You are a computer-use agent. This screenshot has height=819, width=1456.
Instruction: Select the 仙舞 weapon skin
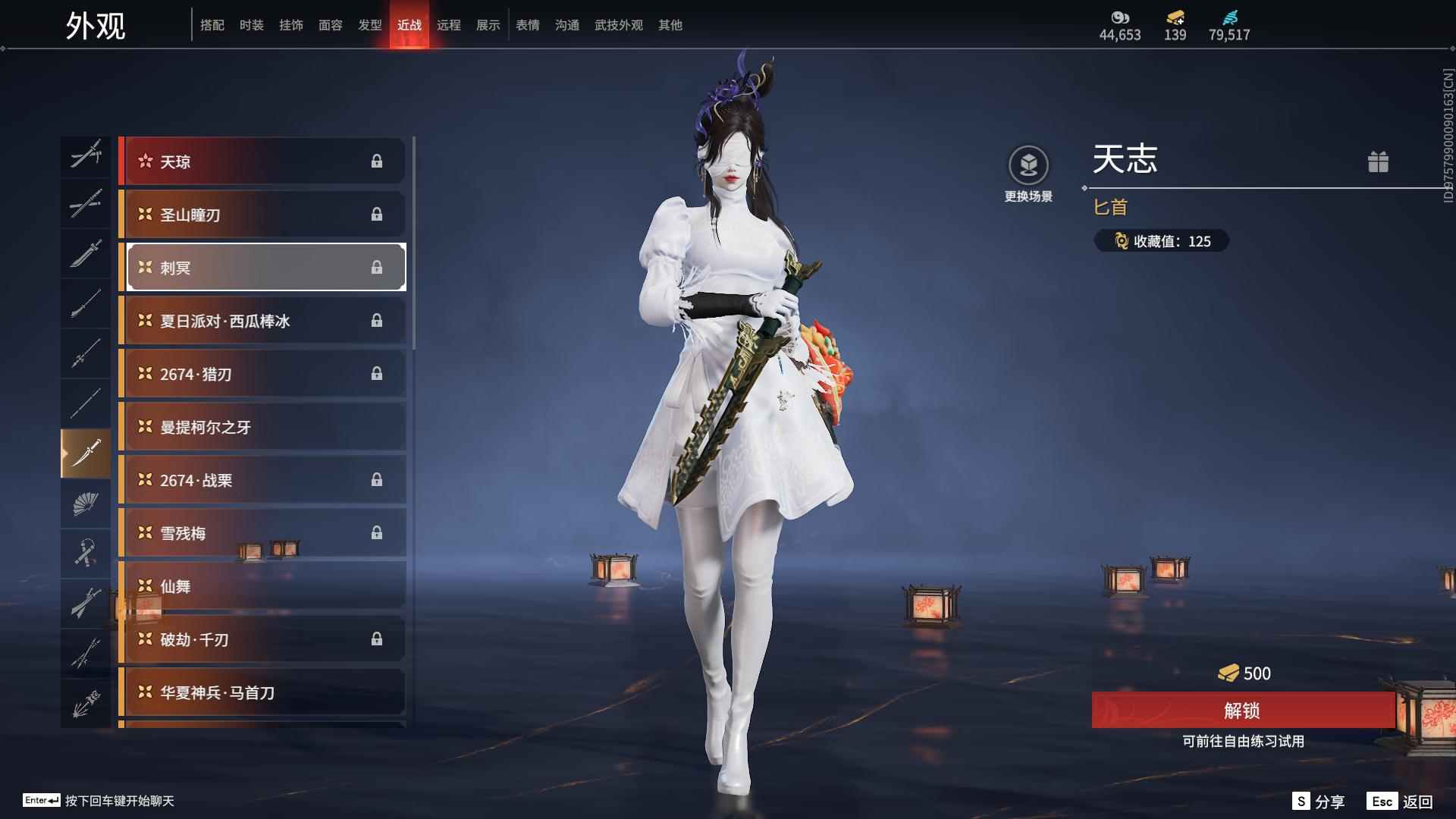[264, 586]
